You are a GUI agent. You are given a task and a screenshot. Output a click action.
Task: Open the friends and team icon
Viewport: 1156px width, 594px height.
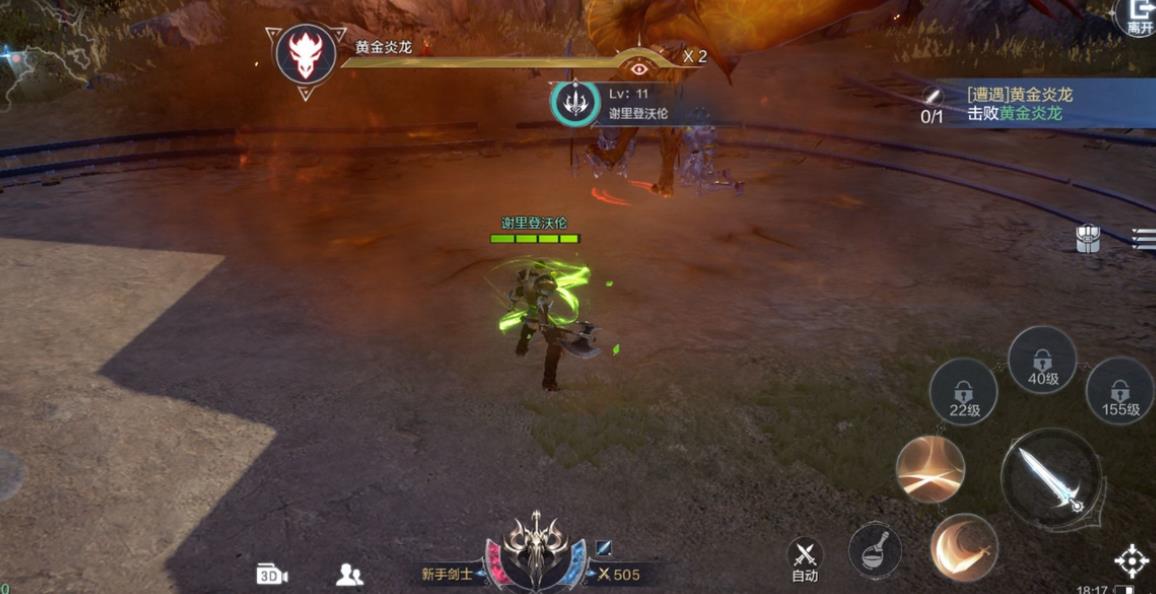coord(349,574)
